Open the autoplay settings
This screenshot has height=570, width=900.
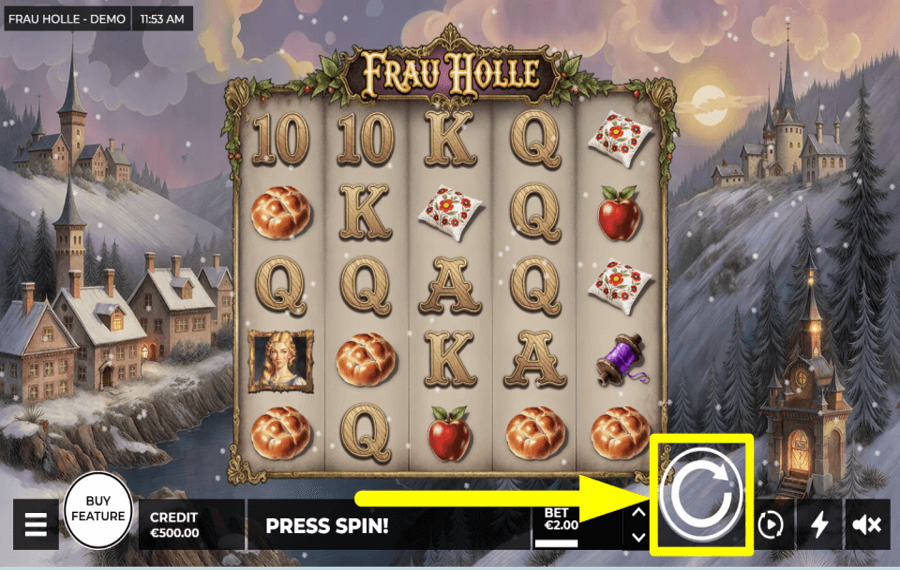pos(769,524)
